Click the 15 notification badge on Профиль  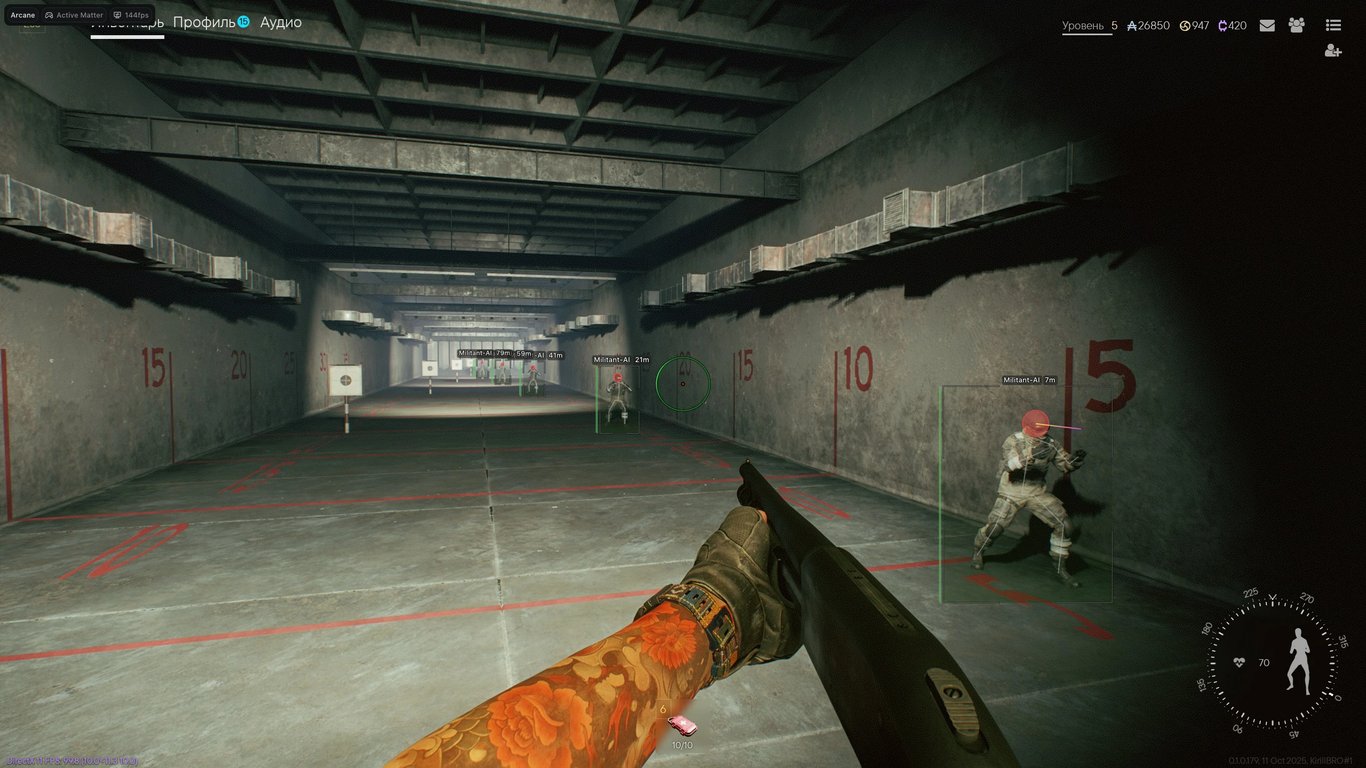click(x=243, y=21)
